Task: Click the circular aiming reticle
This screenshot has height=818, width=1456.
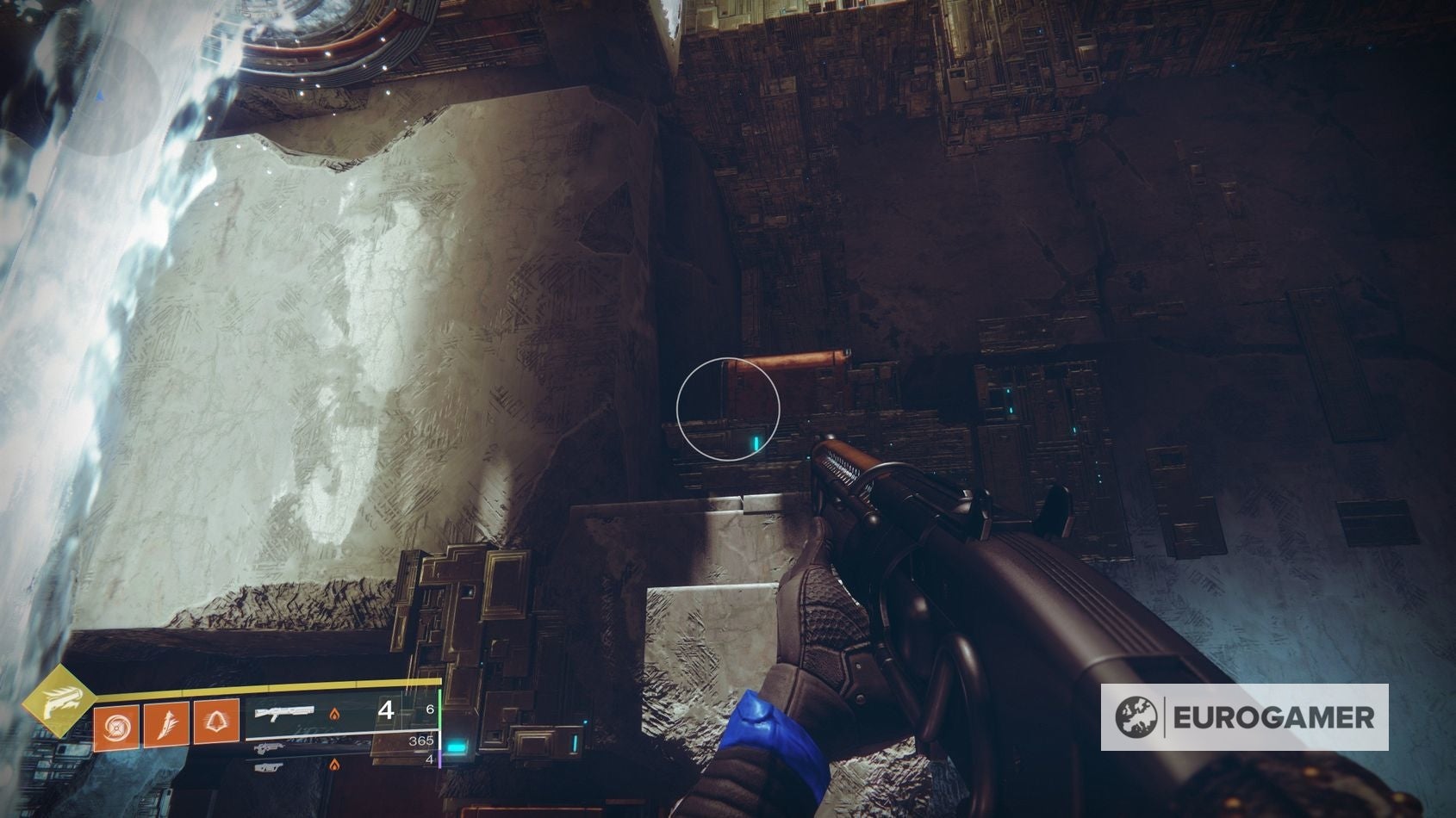Action: [x=728, y=406]
